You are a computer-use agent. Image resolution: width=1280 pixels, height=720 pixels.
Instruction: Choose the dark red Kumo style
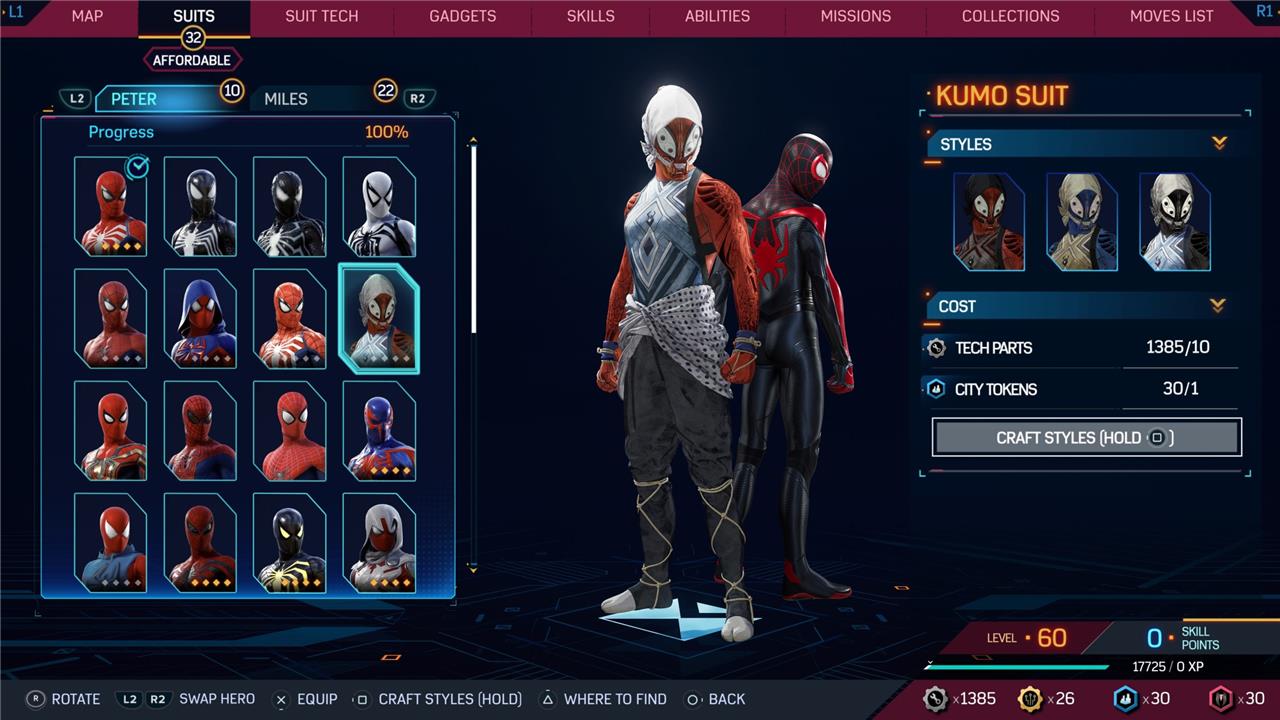coord(989,222)
